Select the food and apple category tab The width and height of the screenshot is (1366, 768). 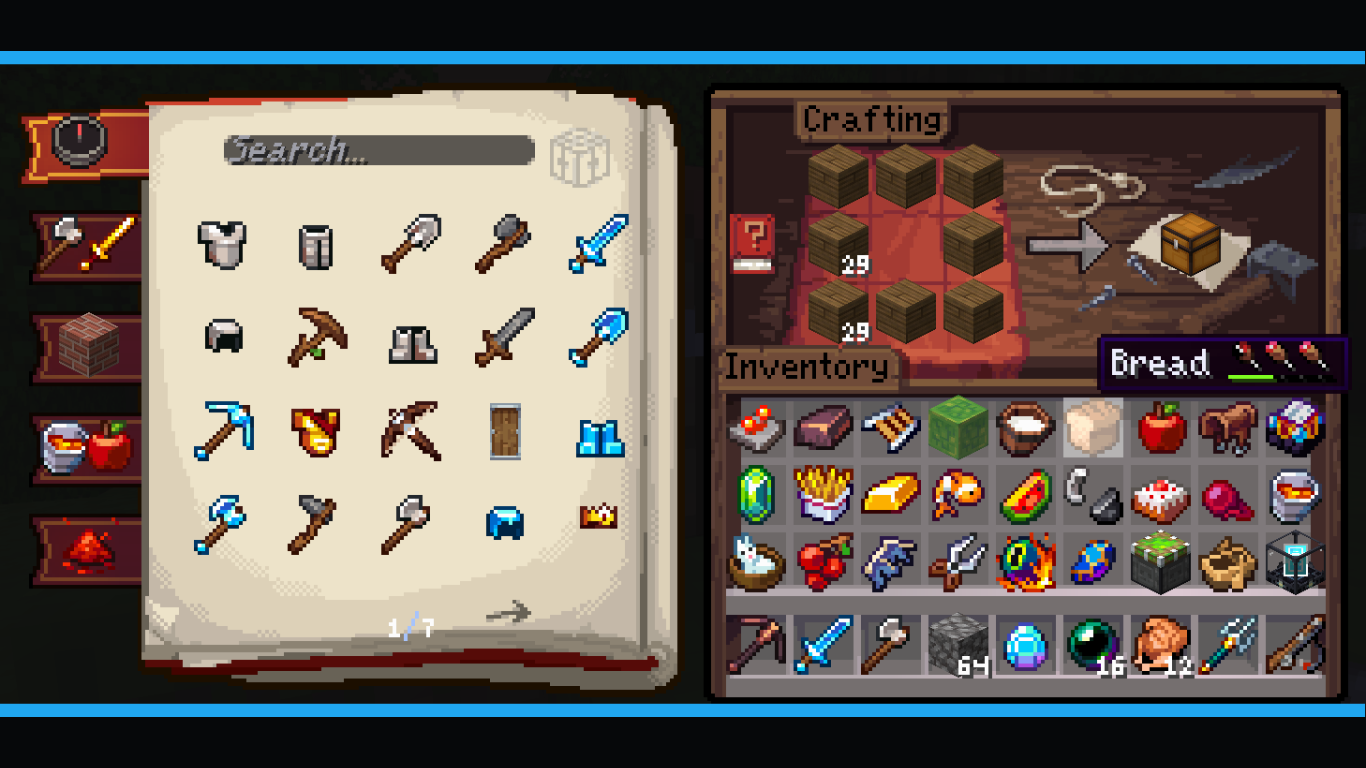tap(88, 447)
